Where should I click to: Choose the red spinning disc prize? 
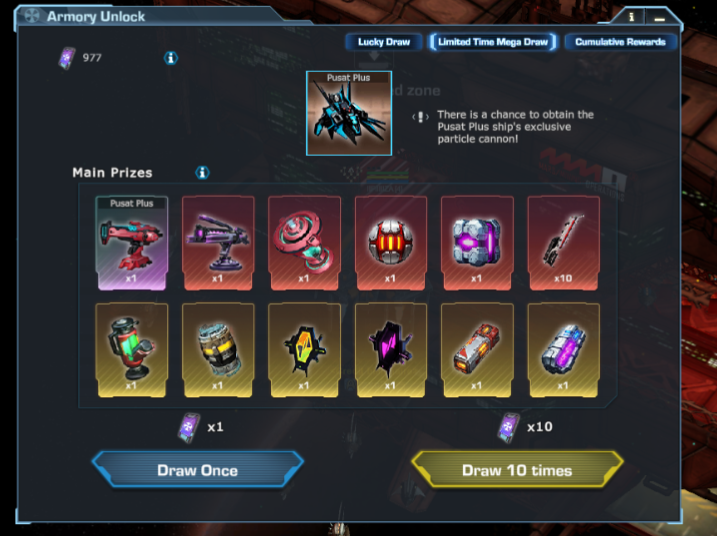[304, 241]
